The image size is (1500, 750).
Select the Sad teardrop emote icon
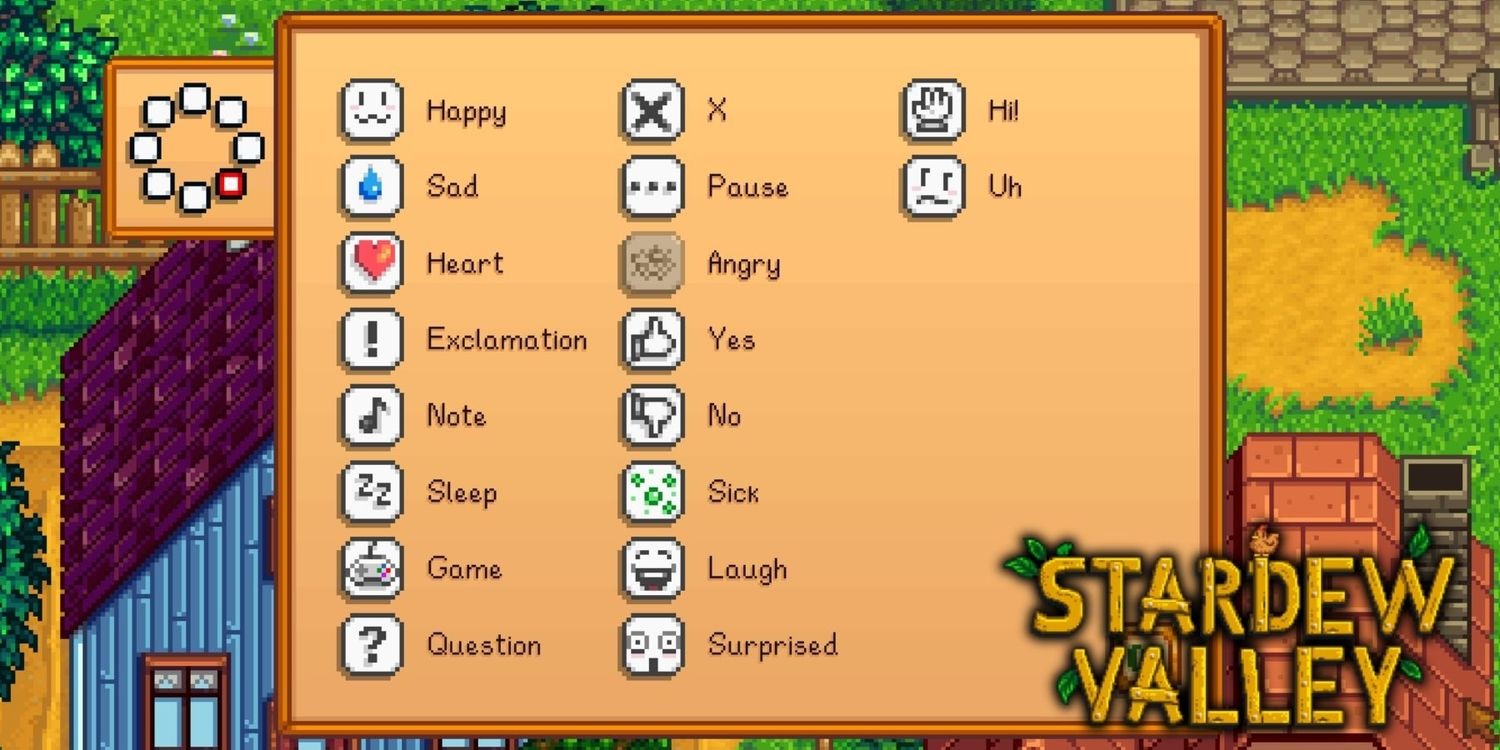click(x=371, y=188)
